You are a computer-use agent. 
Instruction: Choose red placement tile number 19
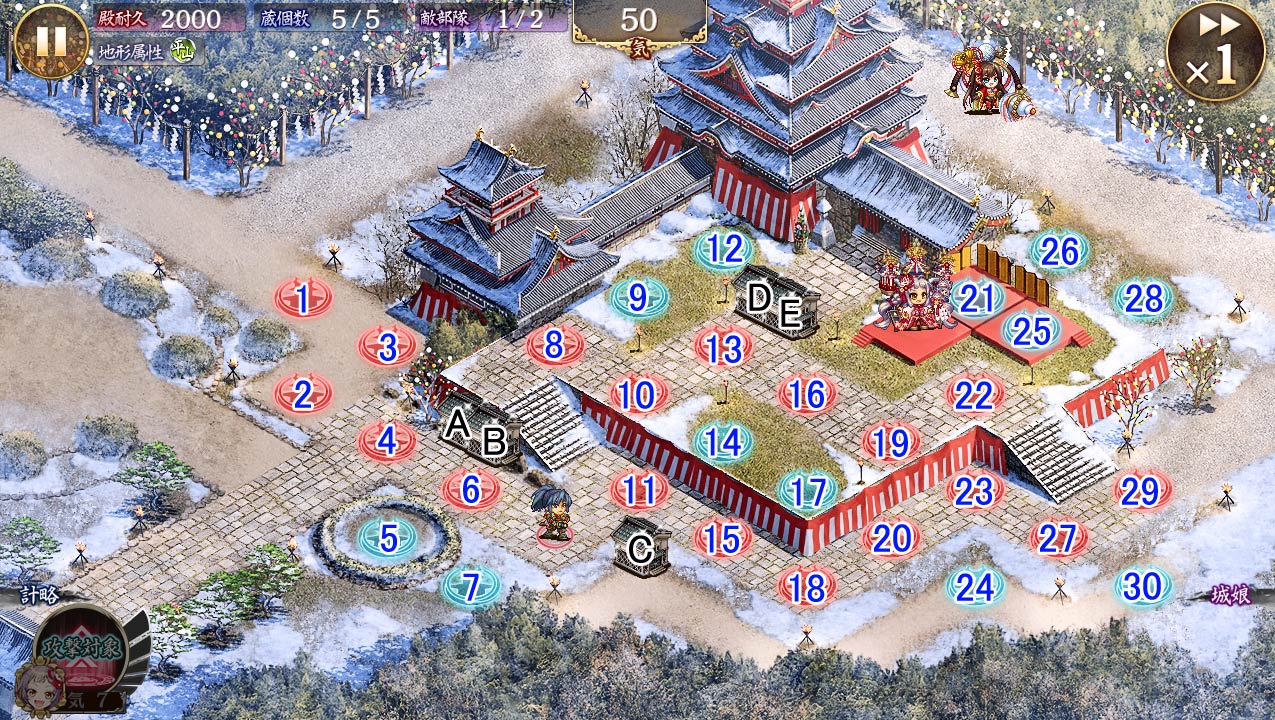(x=890, y=441)
